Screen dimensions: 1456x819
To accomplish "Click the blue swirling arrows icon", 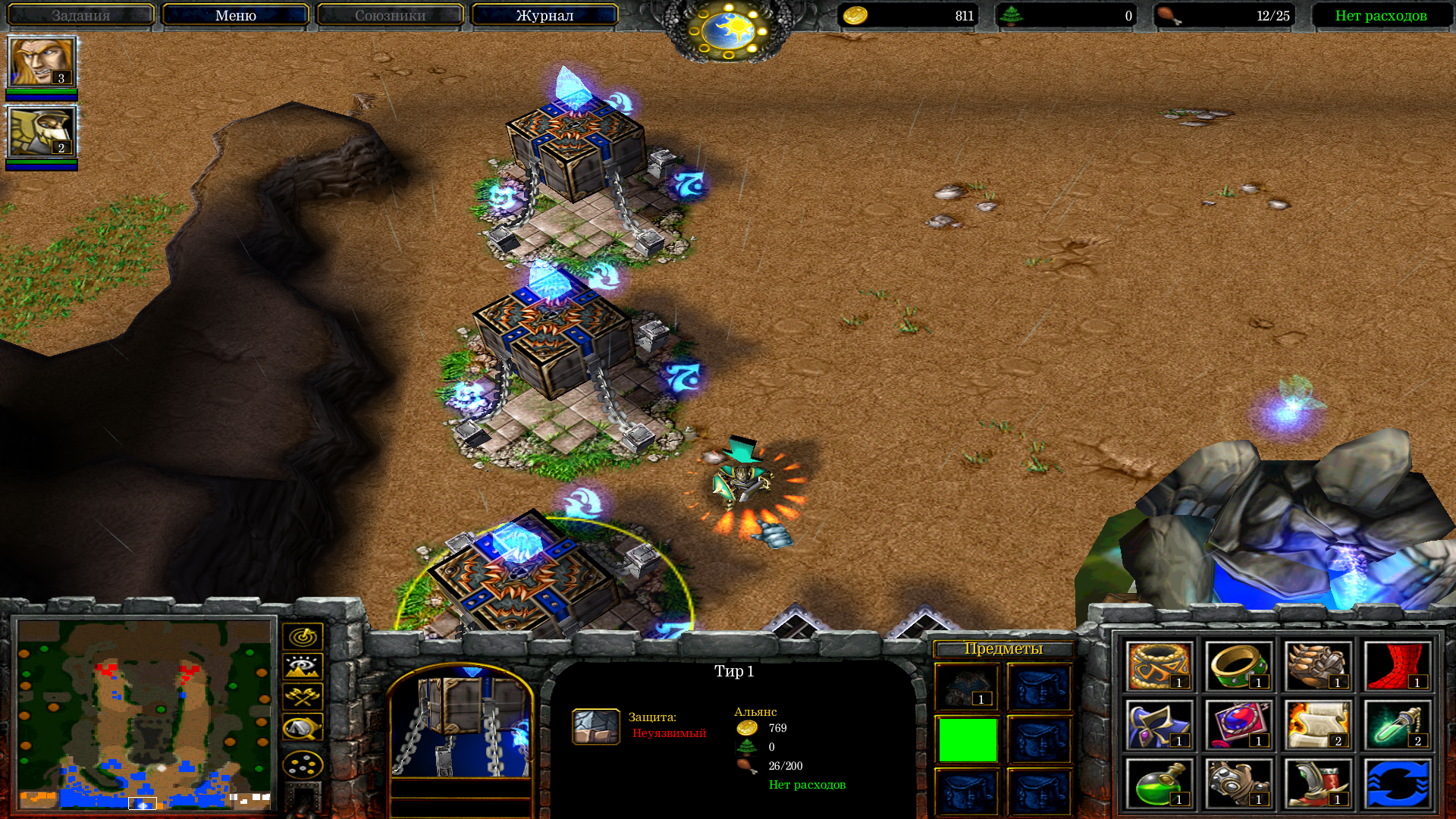I will [x=1397, y=783].
